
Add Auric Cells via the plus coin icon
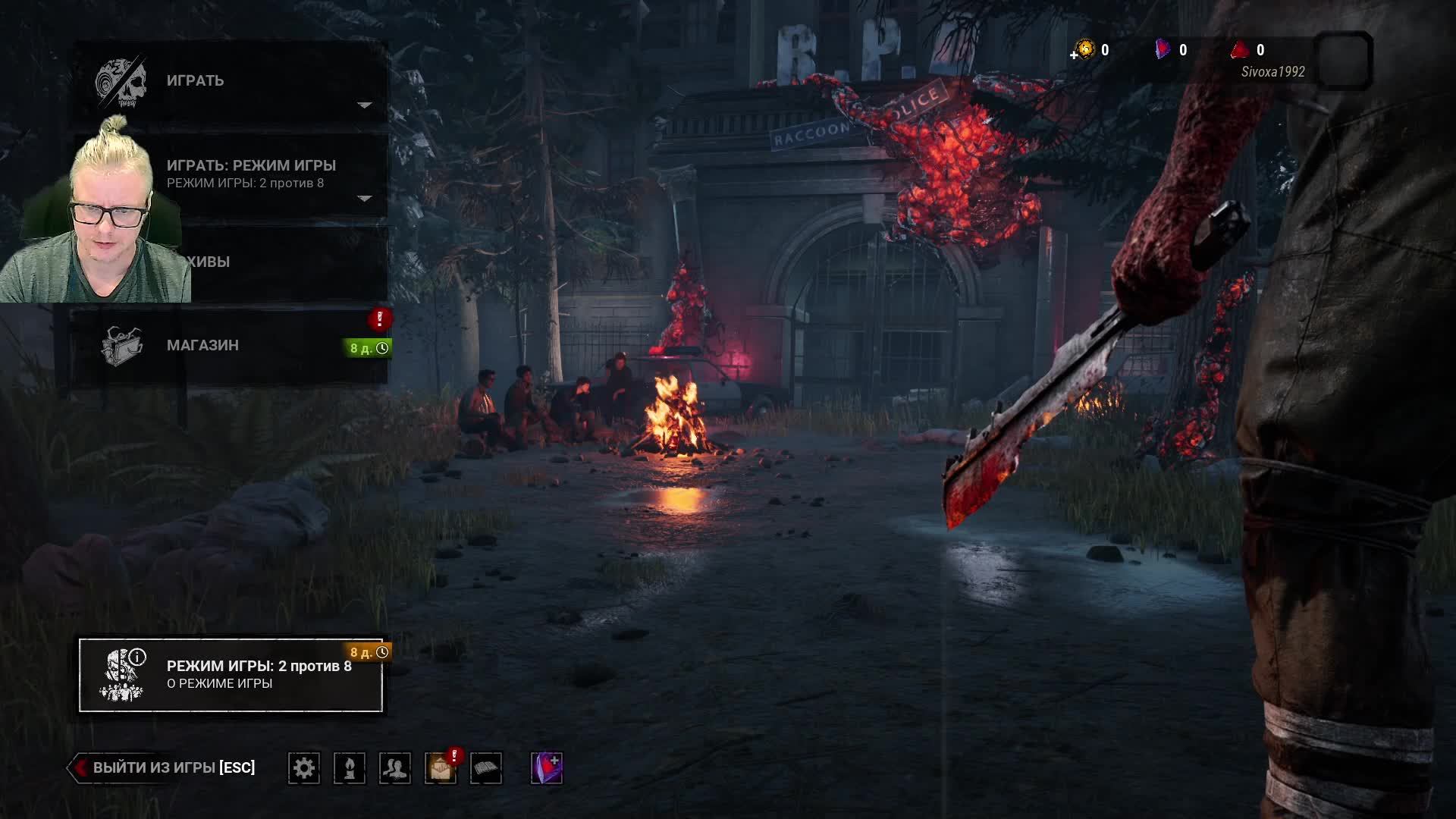[1084, 50]
